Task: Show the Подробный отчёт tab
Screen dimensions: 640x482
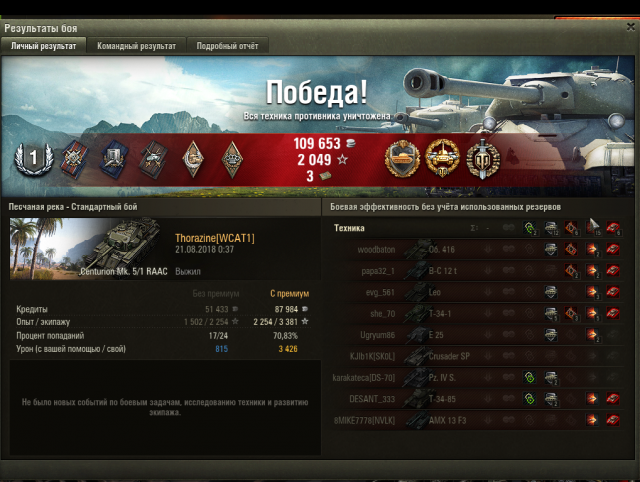Action: 227,46
